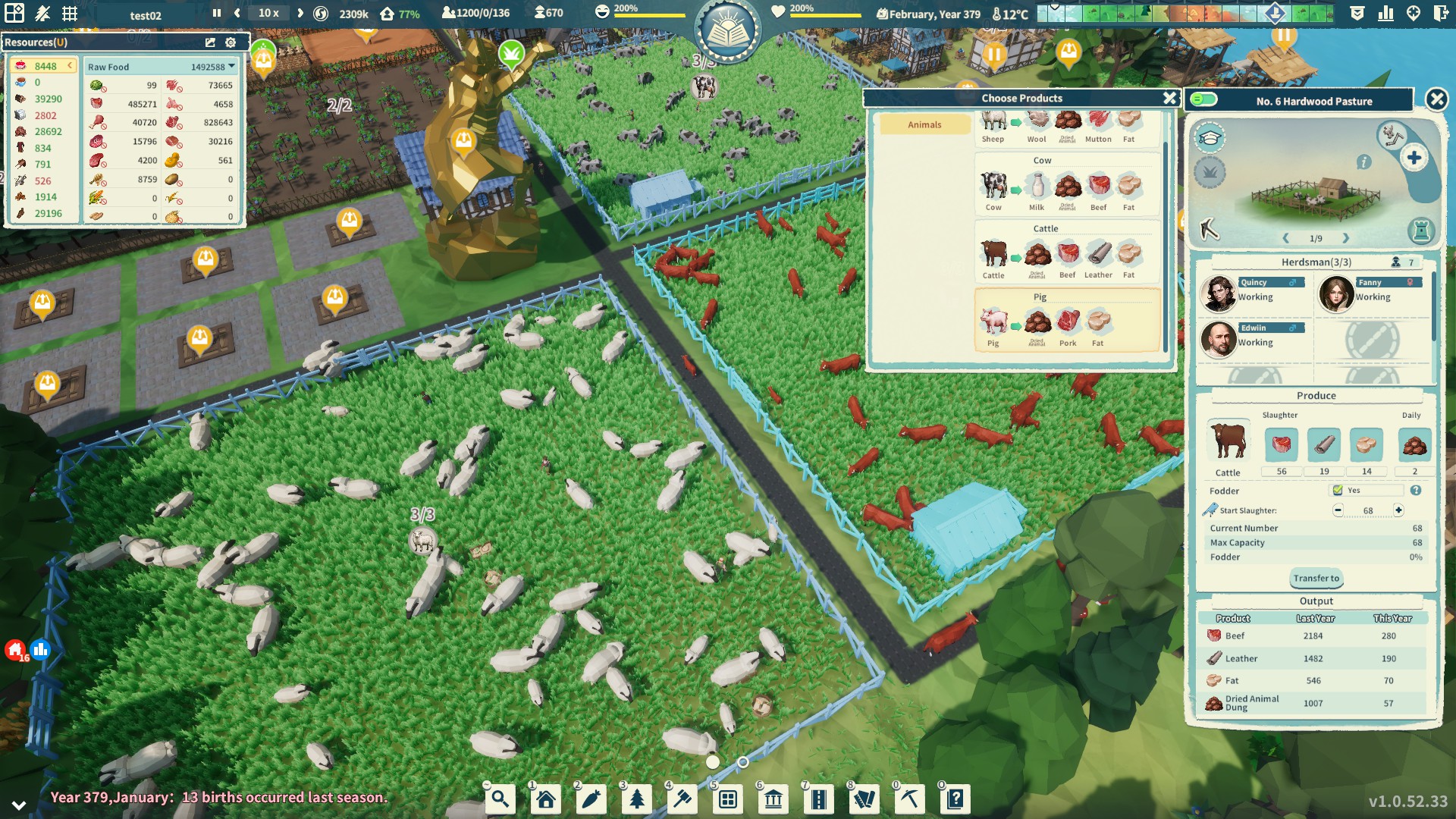Open resources panel settings gear
The height and width of the screenshot is (819, 1456).
[x=231, y=42]
